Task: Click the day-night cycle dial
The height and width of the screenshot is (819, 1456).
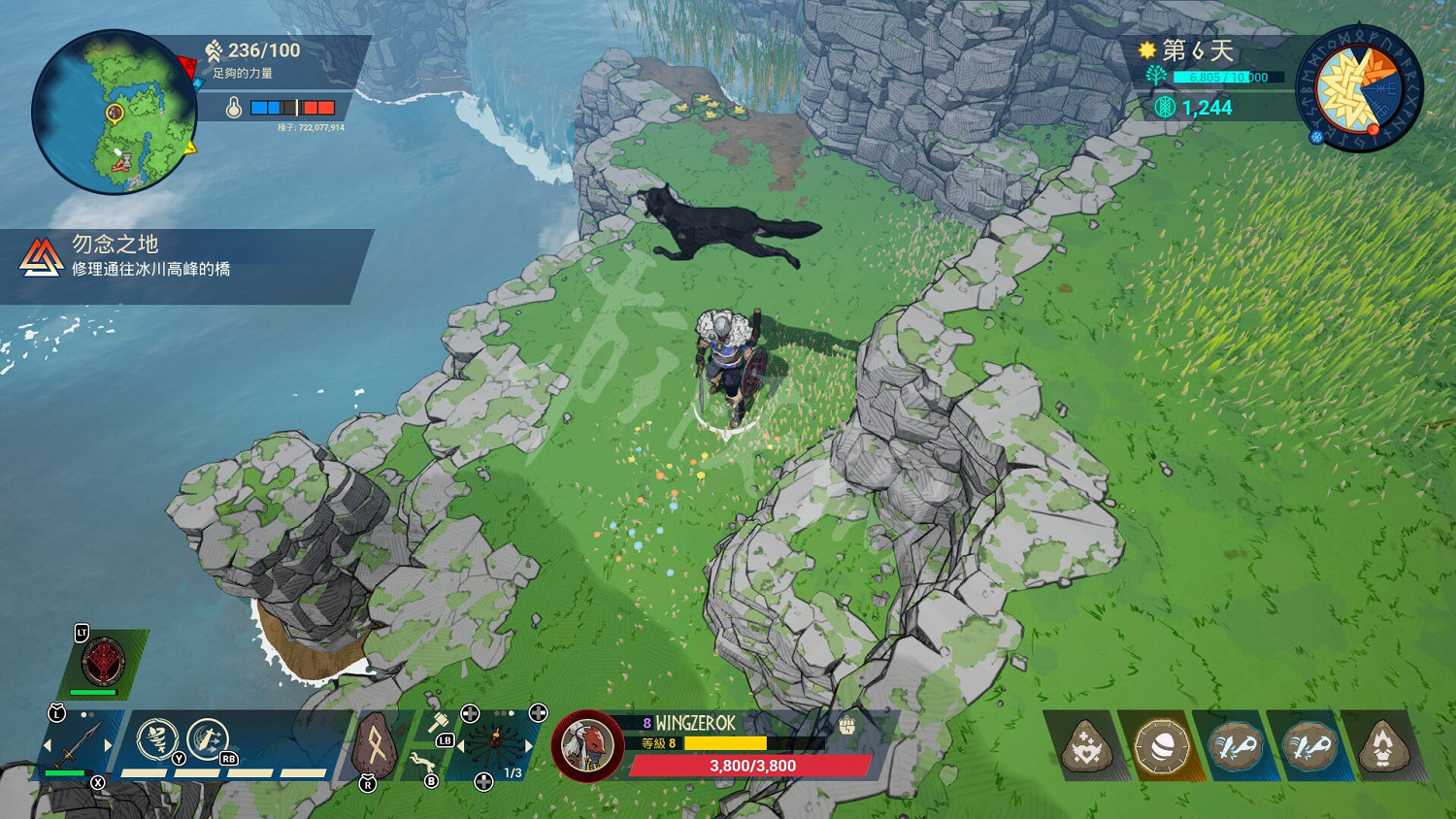Action: click(1359, 88)
